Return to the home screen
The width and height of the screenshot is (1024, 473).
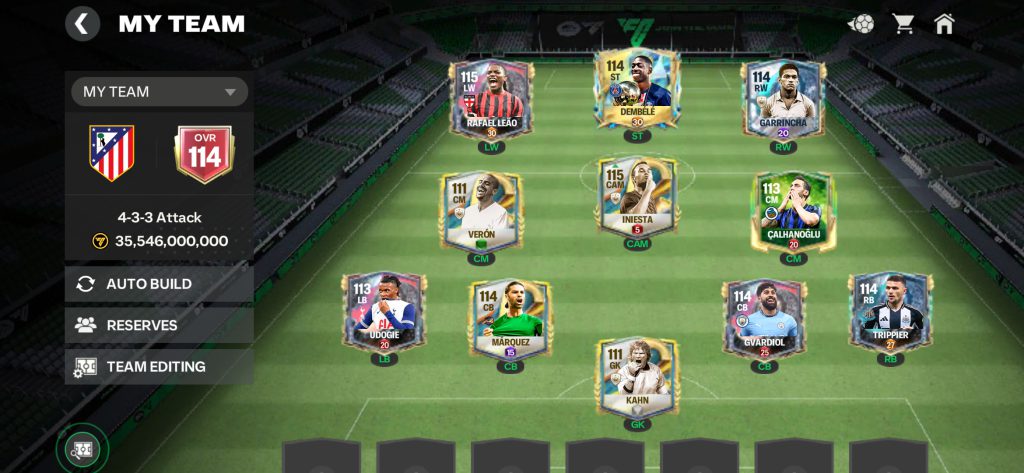(x=944, y=24)
